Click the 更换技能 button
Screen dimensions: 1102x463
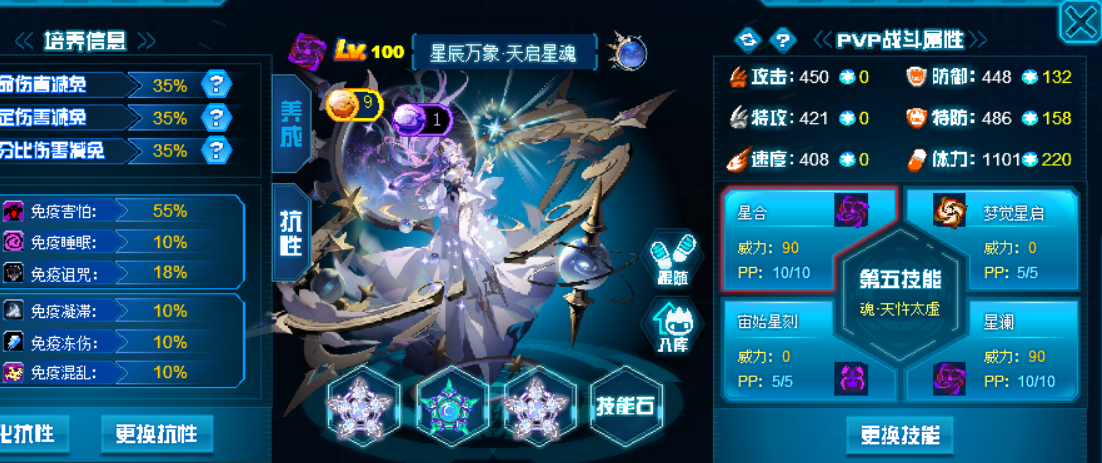click(x=900, y=435)
